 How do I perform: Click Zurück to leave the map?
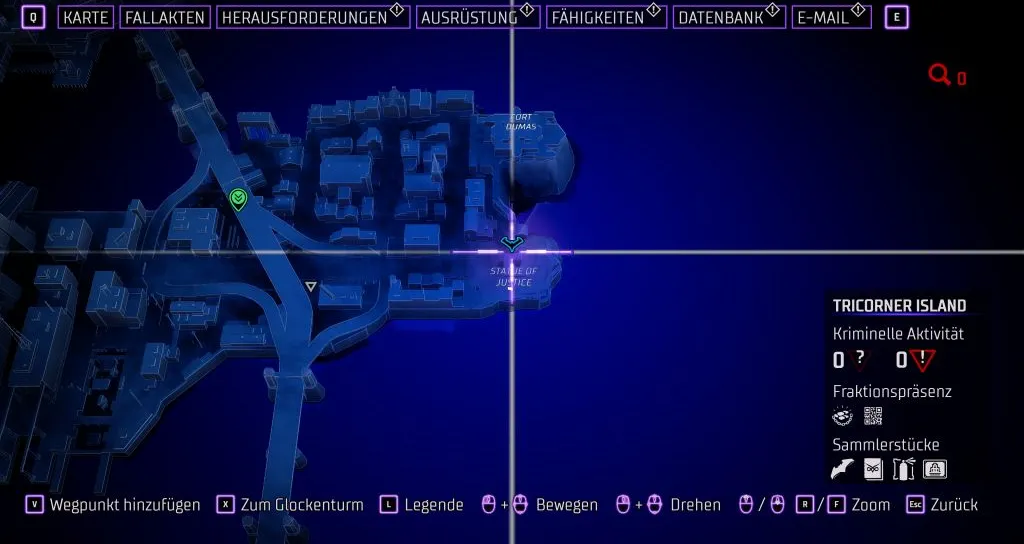coord(953,505)
